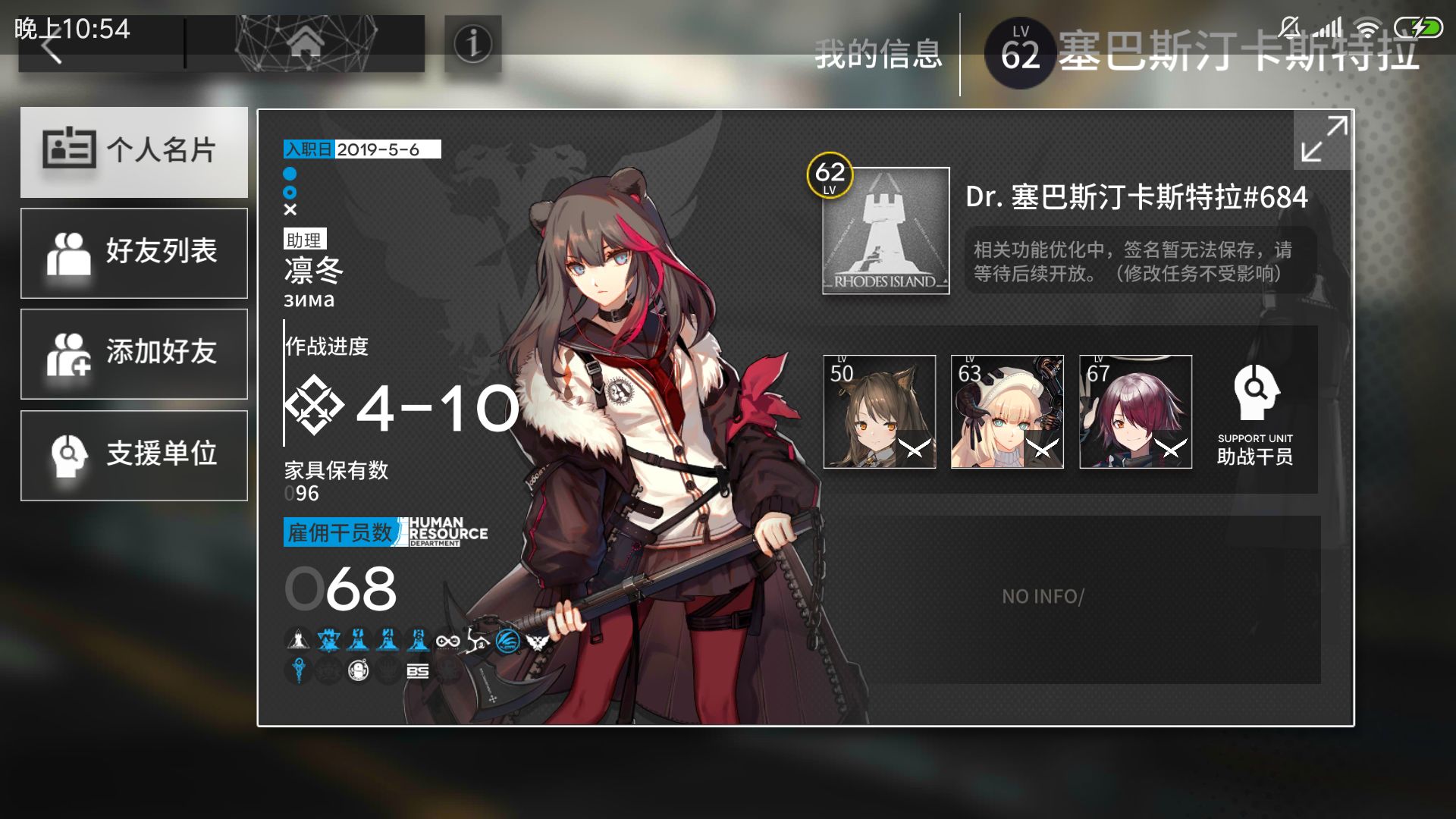Select the level 50 support operator
Image resolution: width=1456 pixels, height=819 pixels.
point(880,412)
